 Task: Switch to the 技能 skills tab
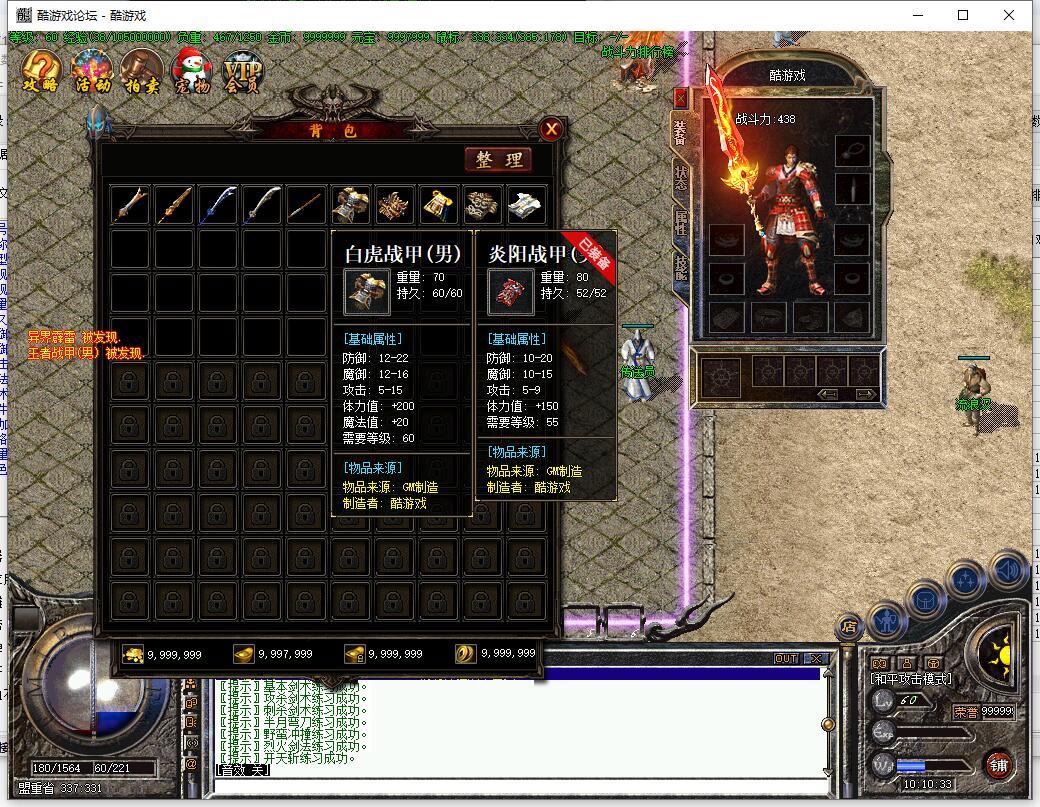click(x=681, y=266)
